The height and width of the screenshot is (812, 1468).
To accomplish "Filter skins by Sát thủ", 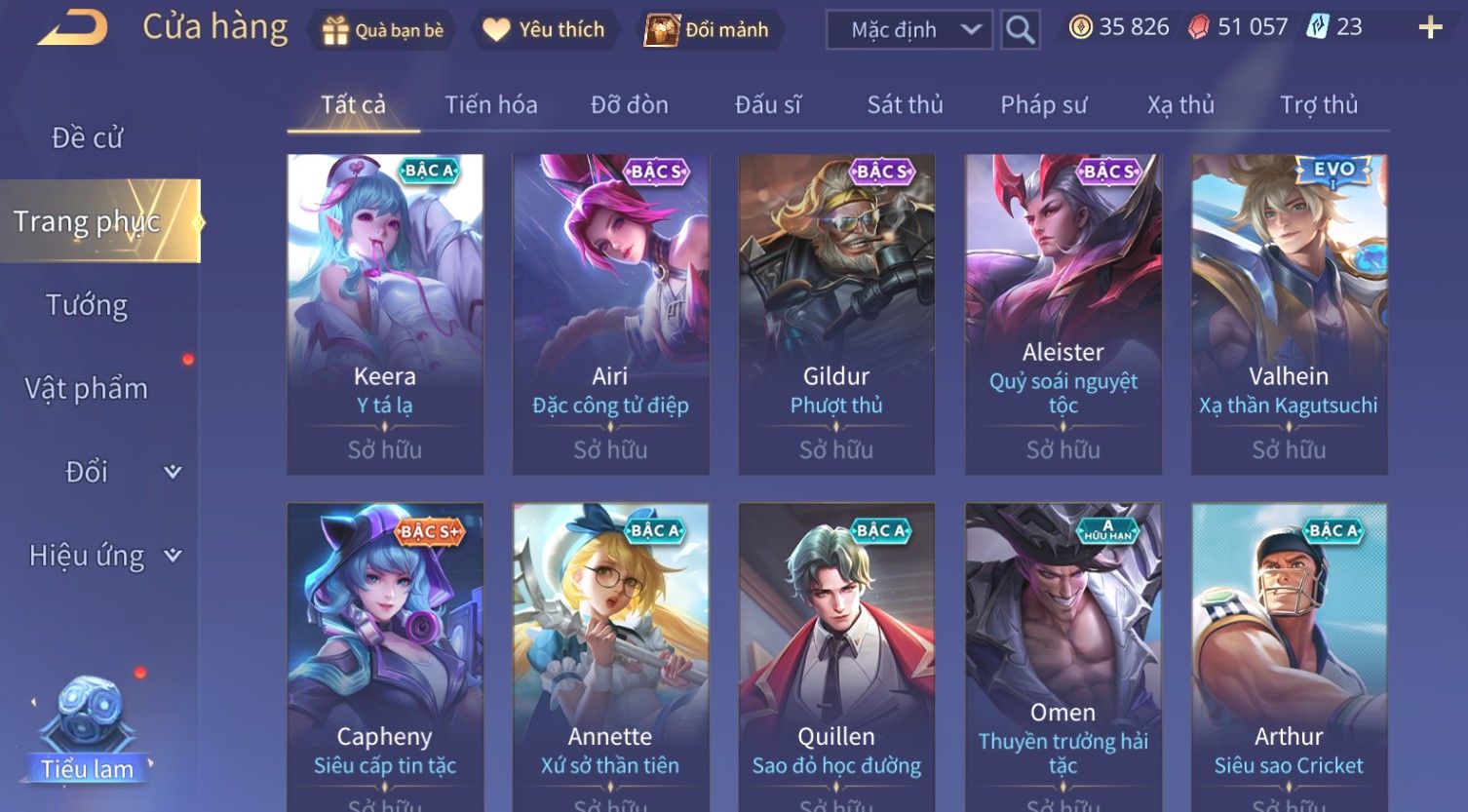I will [905, 104].
